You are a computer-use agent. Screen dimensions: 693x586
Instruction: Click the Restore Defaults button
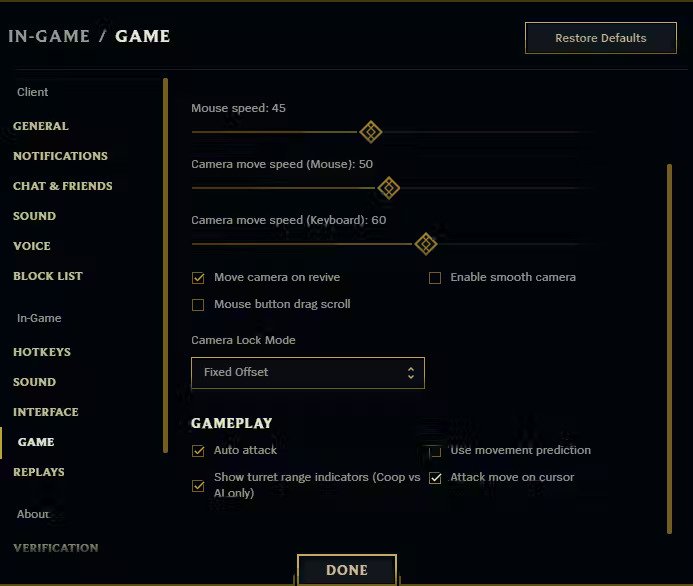point(600,38)
